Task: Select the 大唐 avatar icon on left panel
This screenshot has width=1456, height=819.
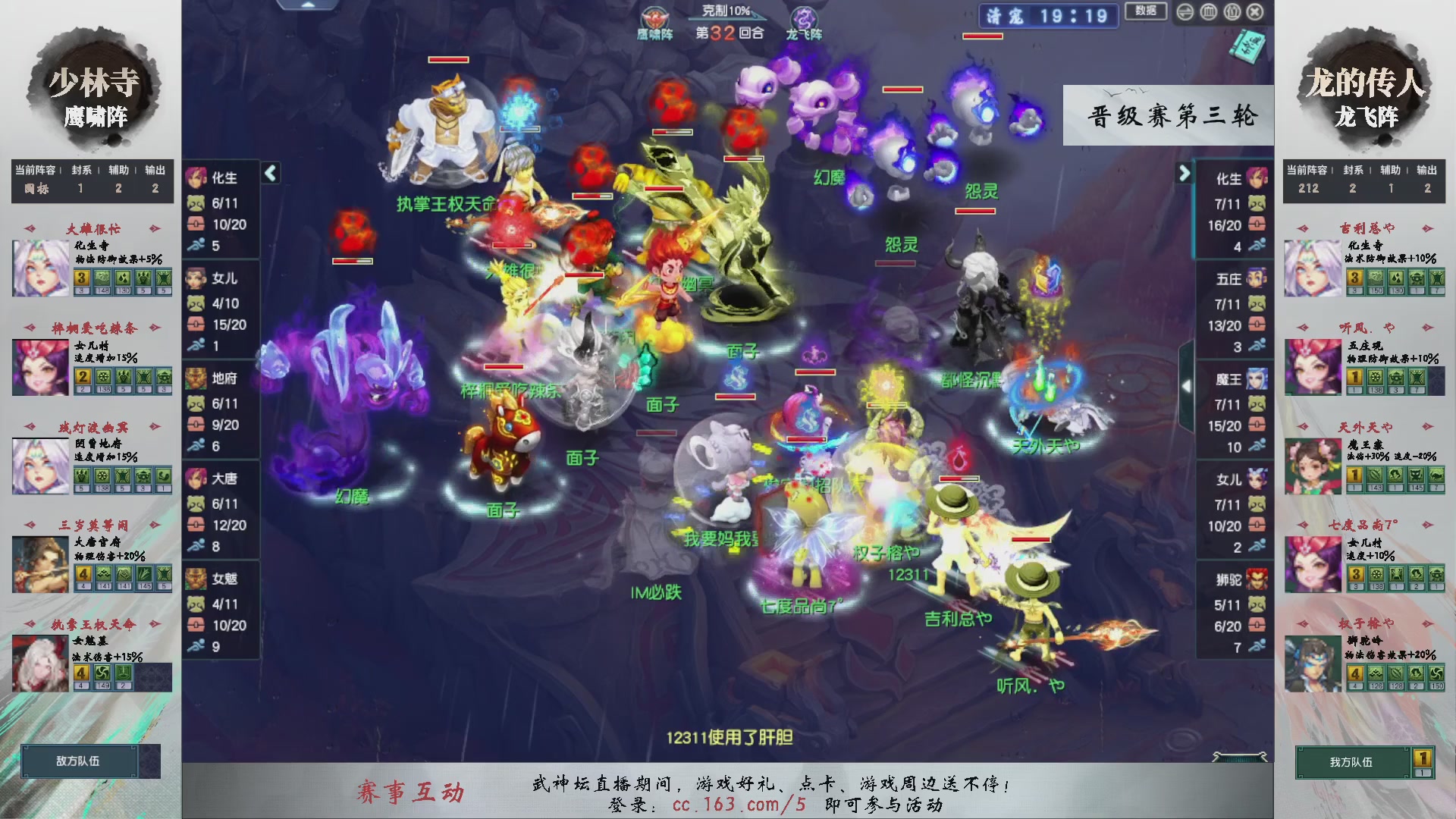Action: [x=196, y=479]
